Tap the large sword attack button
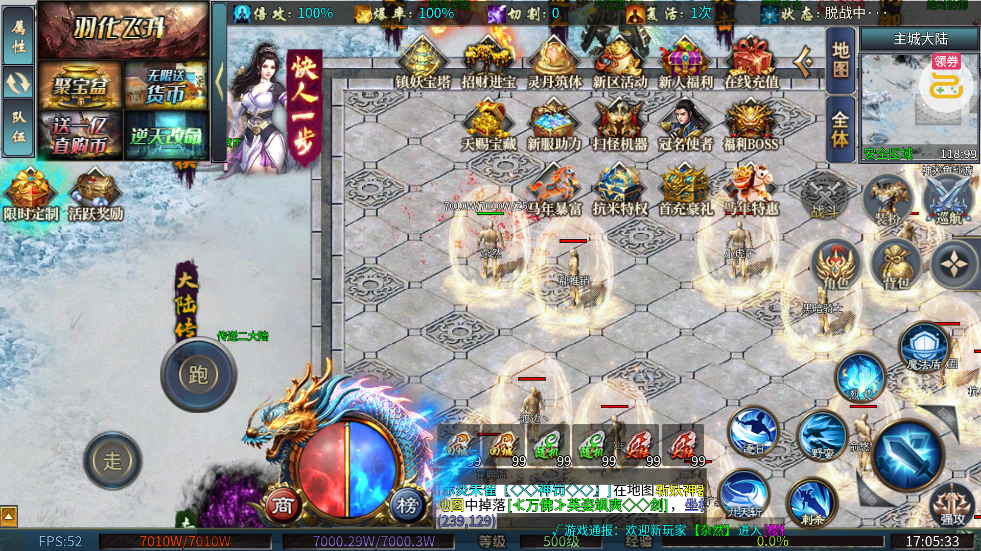 908,454
